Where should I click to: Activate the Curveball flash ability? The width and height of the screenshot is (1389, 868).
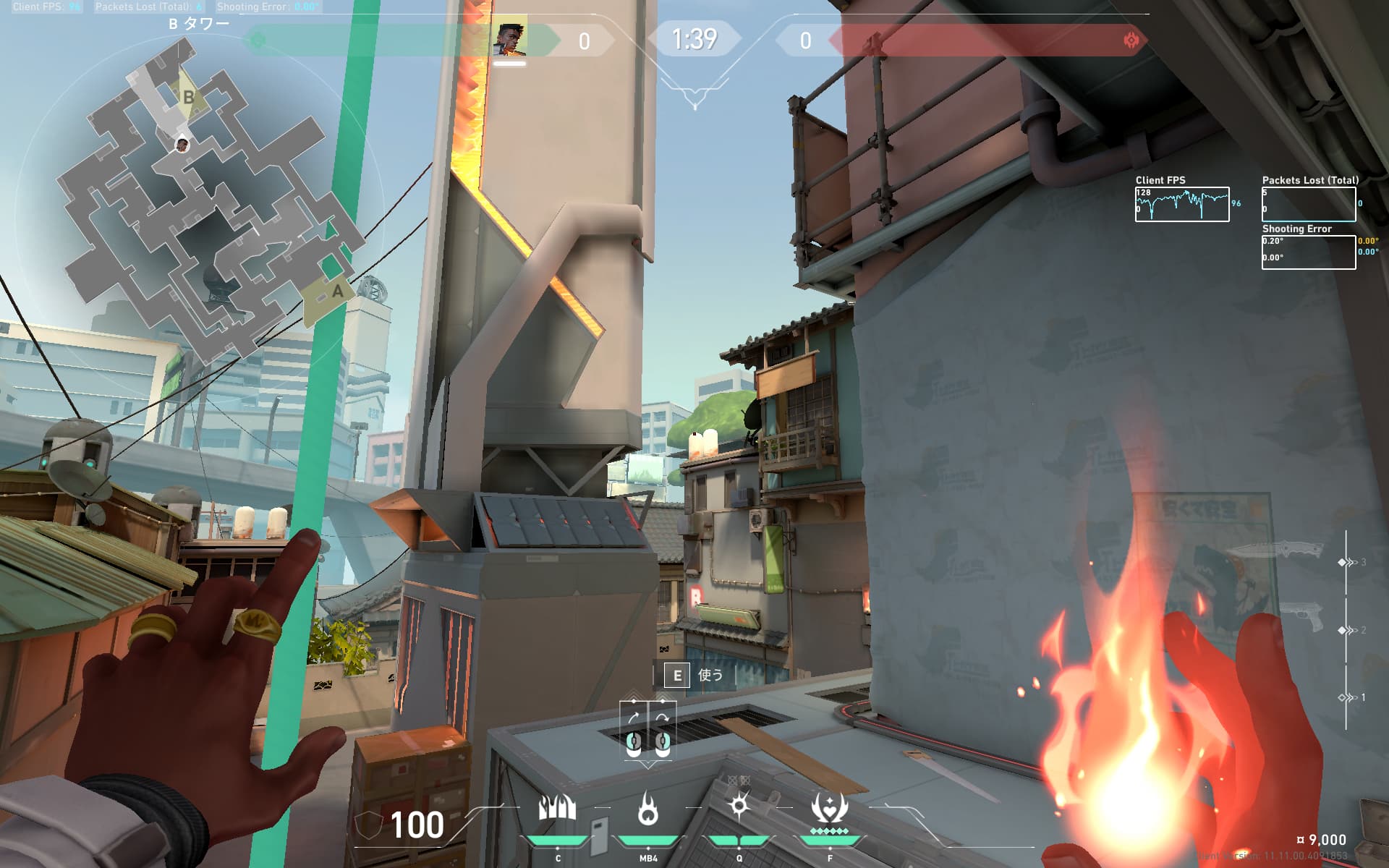(739, 807)
